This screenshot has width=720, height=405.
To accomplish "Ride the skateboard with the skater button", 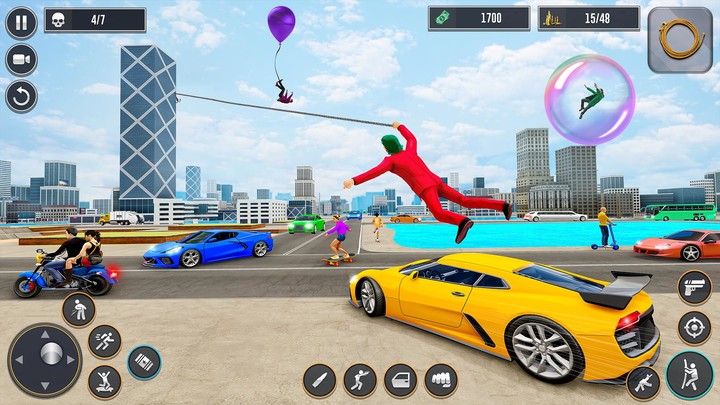I will point(104,381).
